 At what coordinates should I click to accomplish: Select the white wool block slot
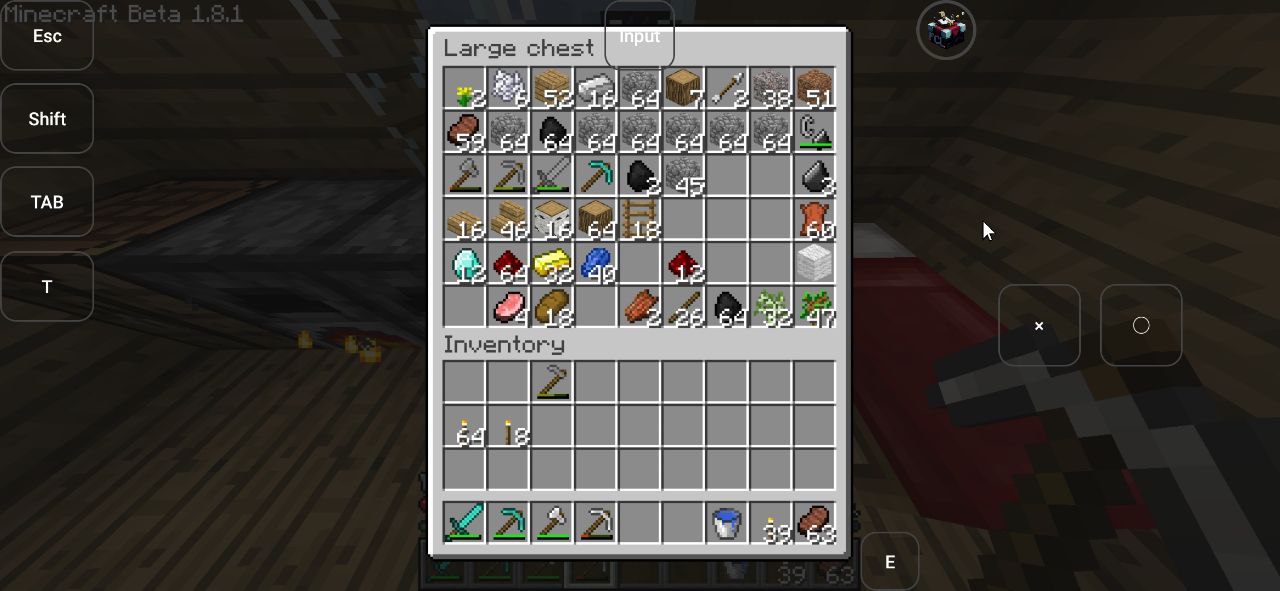point(815,262)
